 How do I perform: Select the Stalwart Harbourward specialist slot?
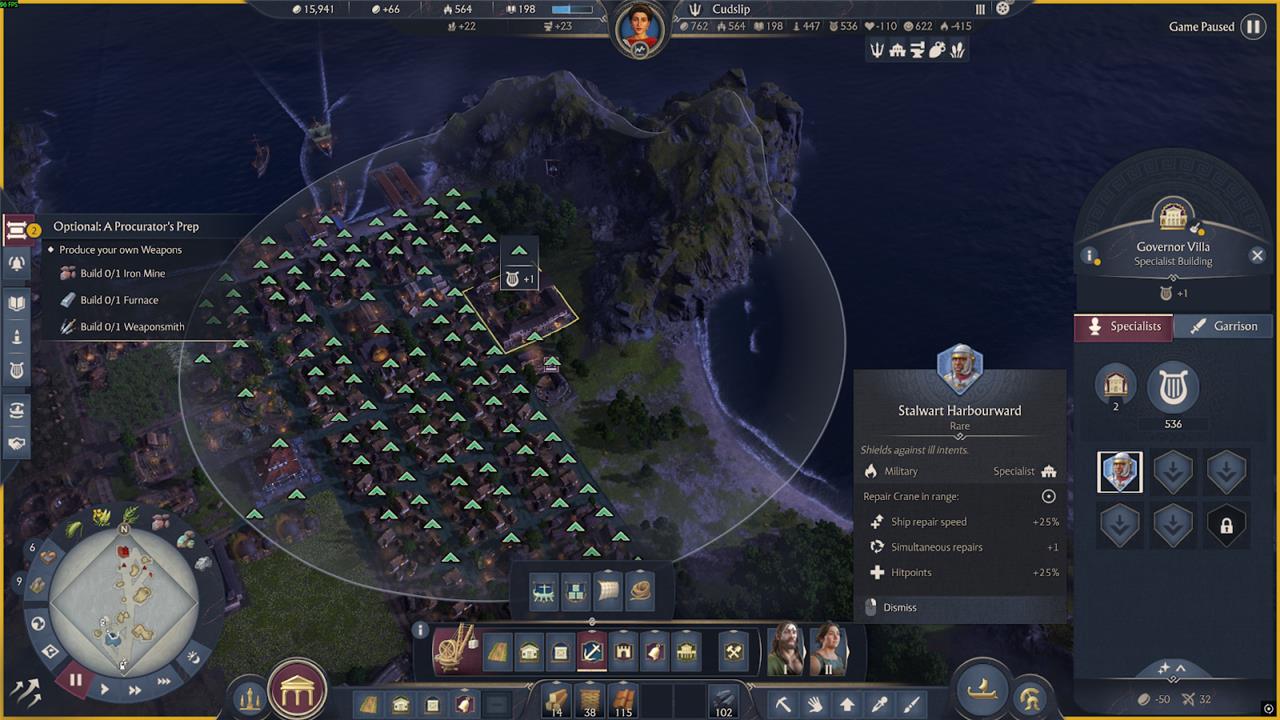click(x=1119, y=472)
